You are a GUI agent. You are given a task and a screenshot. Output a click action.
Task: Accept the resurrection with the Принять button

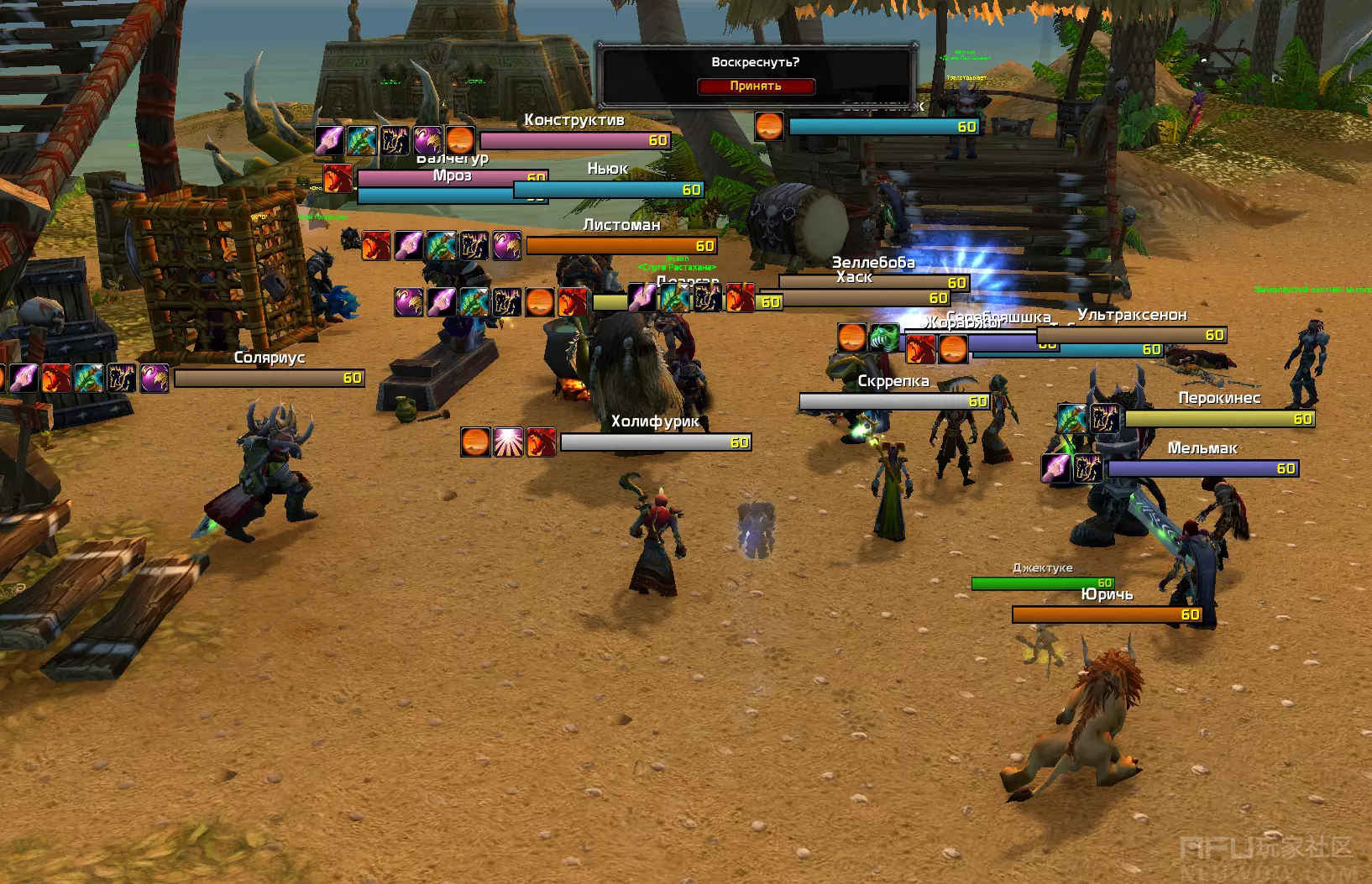[756, 86]
